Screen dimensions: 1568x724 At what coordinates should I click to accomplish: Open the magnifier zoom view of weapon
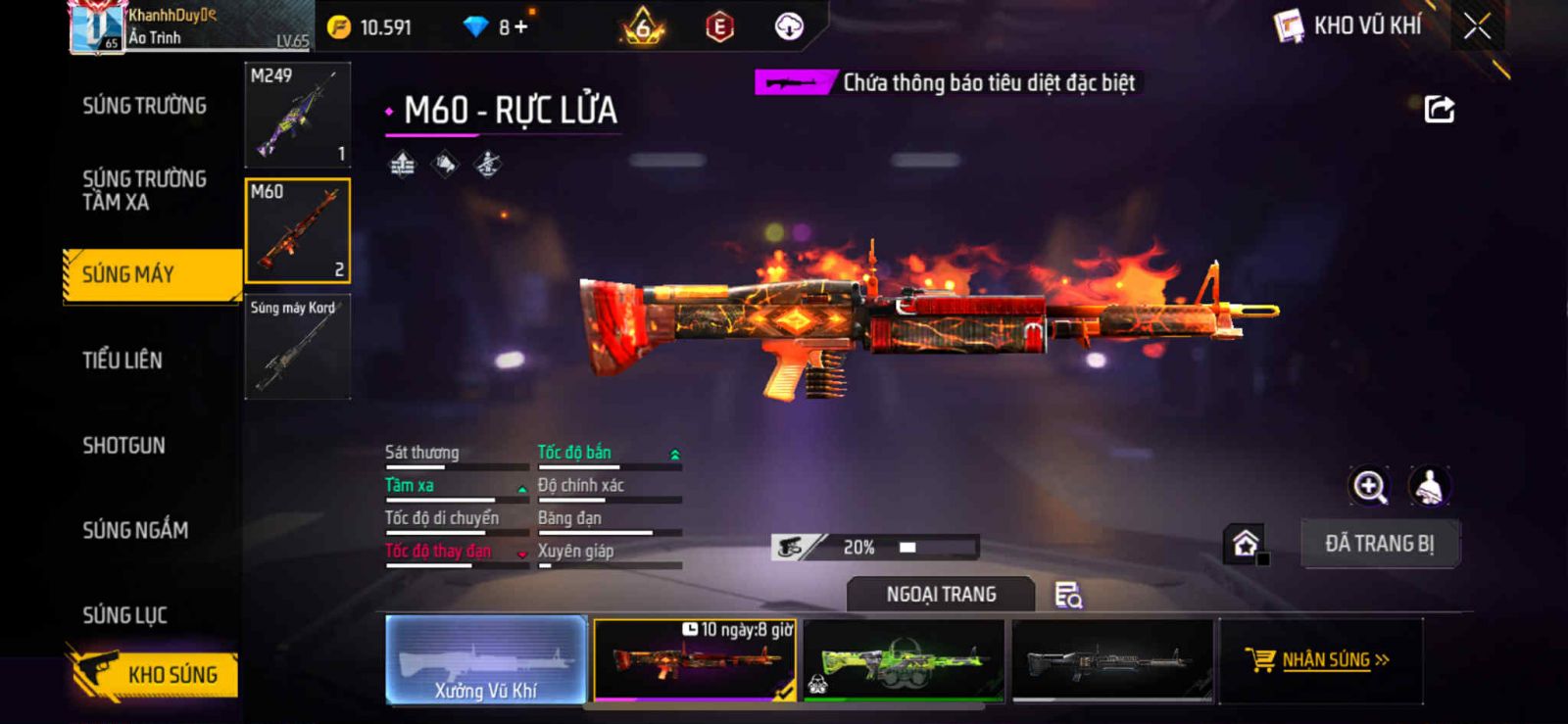click(x=1369, y=486)
